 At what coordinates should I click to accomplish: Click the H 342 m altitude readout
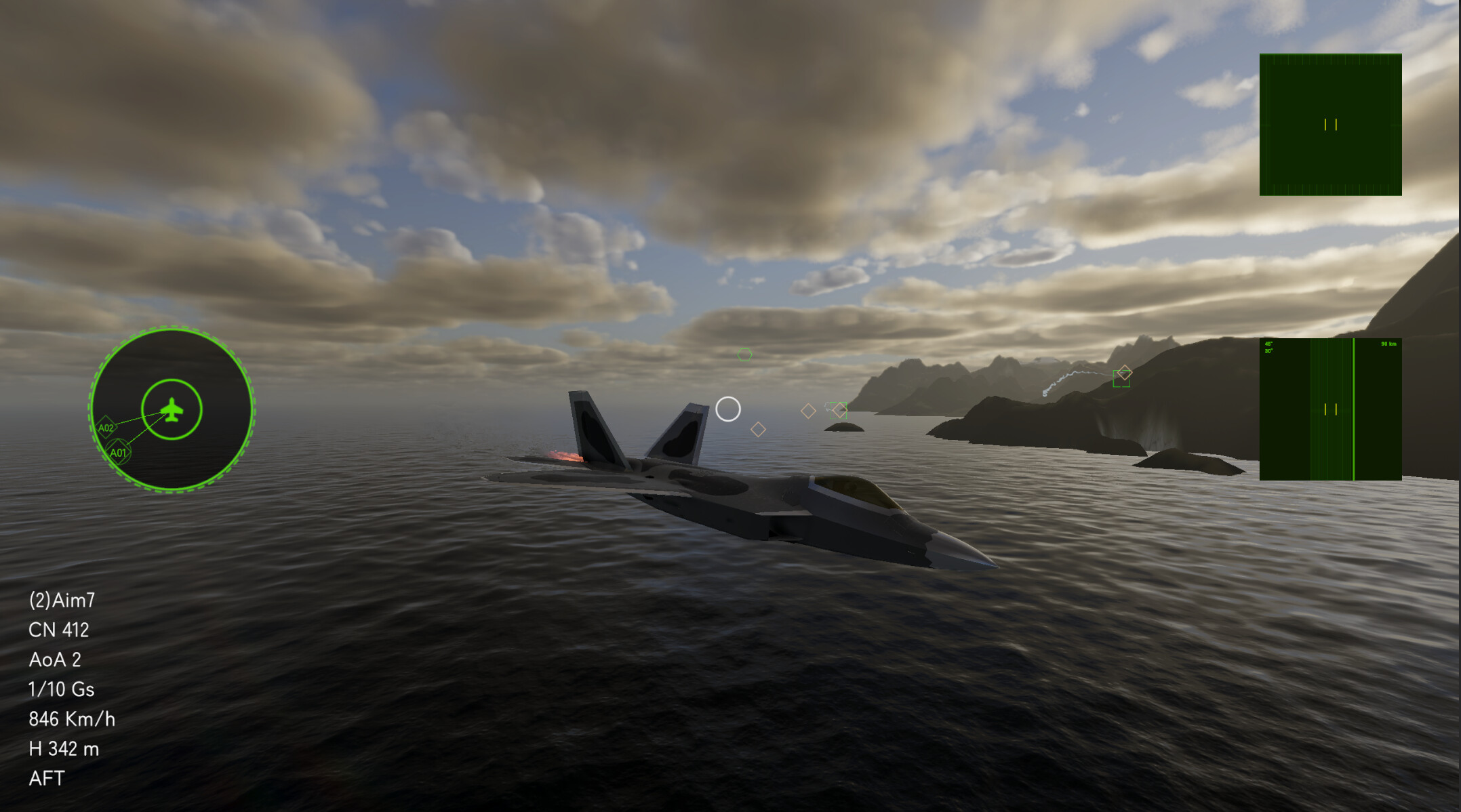click(64, 750)
